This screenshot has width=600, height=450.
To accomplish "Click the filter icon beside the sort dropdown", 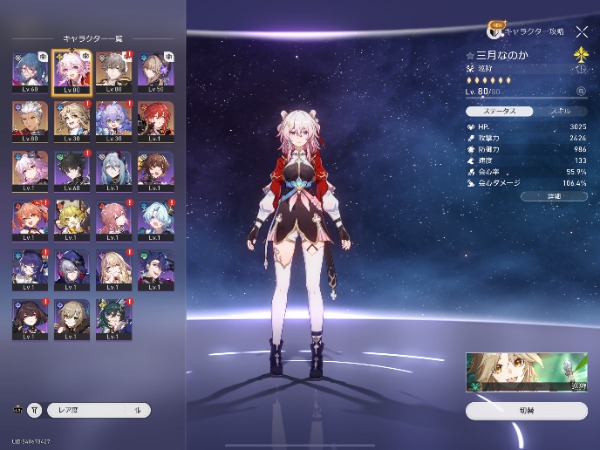I will 35,410.
